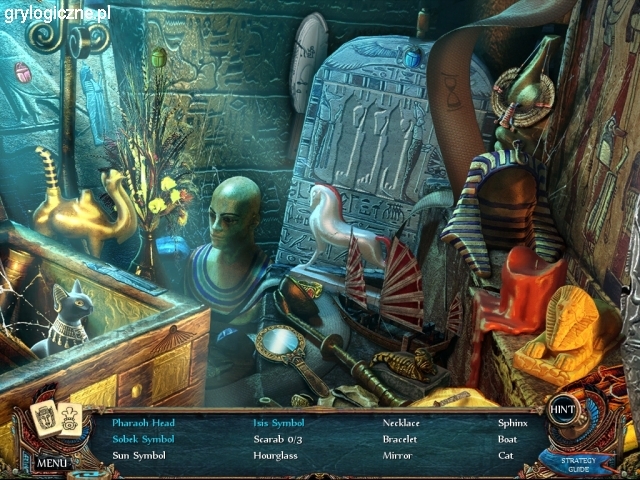Image resolution: width=640 pixels, height=480 pixels.
Task: Select the Sphinx list entry
Action: point(513,423)
